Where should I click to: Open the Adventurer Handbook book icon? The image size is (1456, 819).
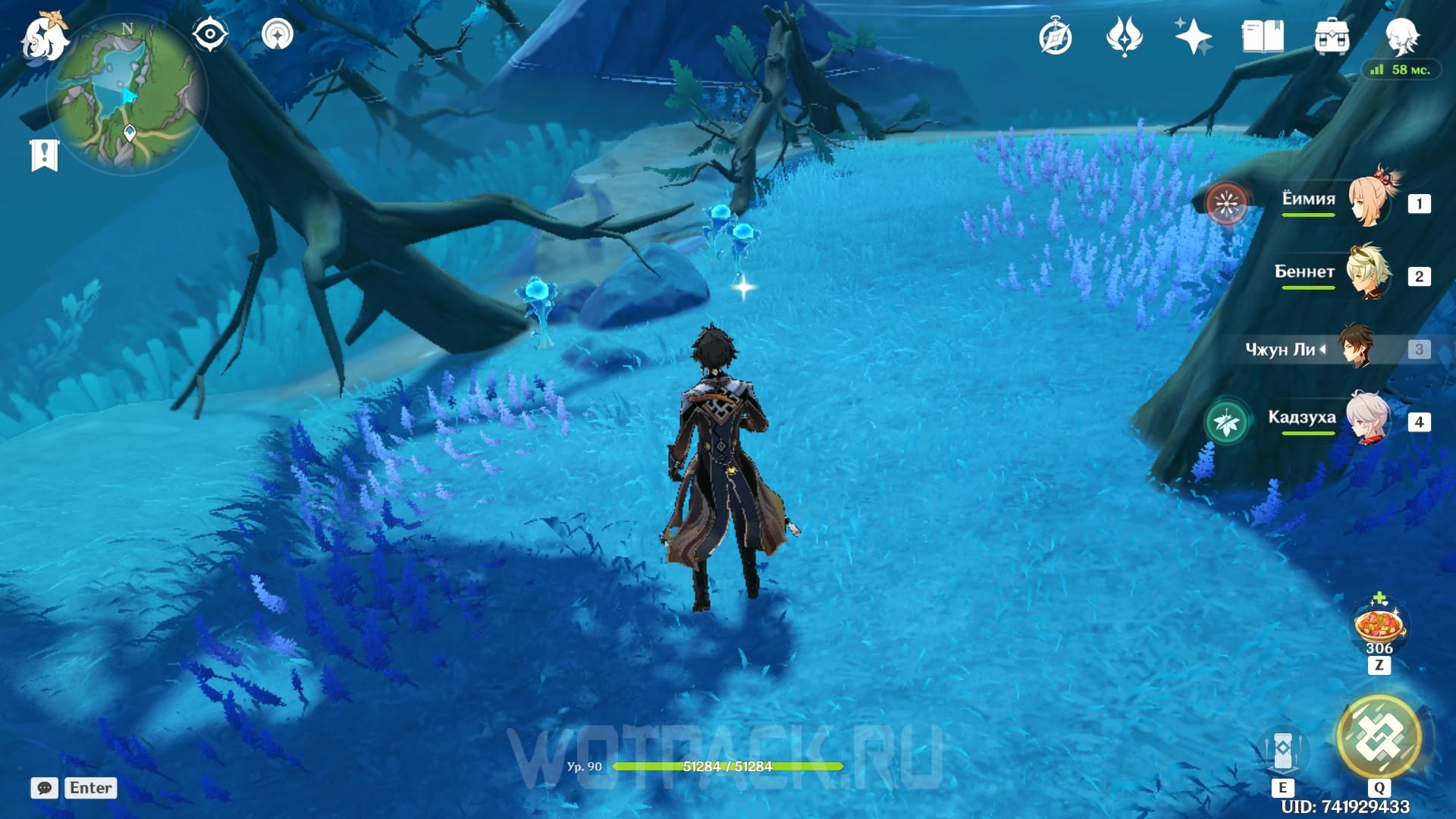click(1263, 37)
